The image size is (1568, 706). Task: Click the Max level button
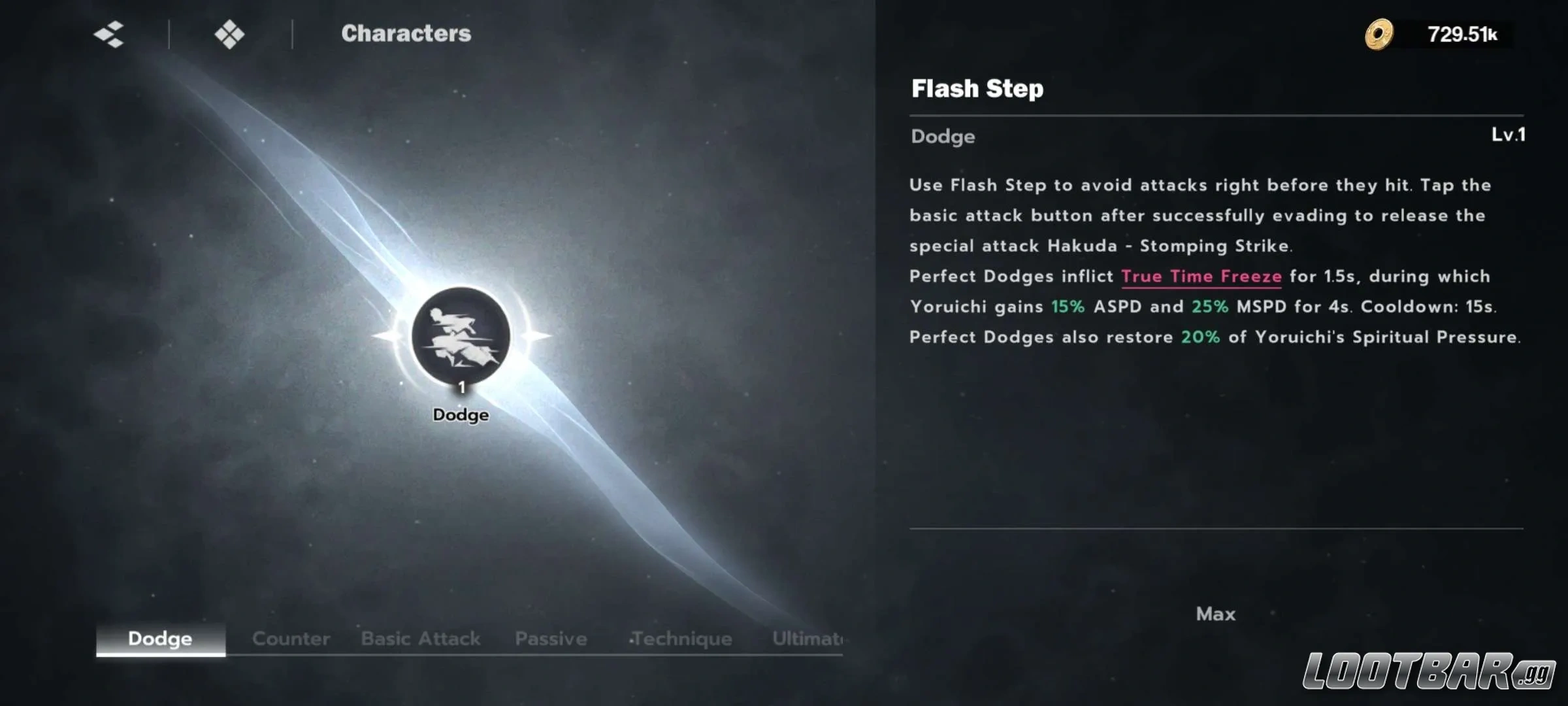coord(1215,614)
